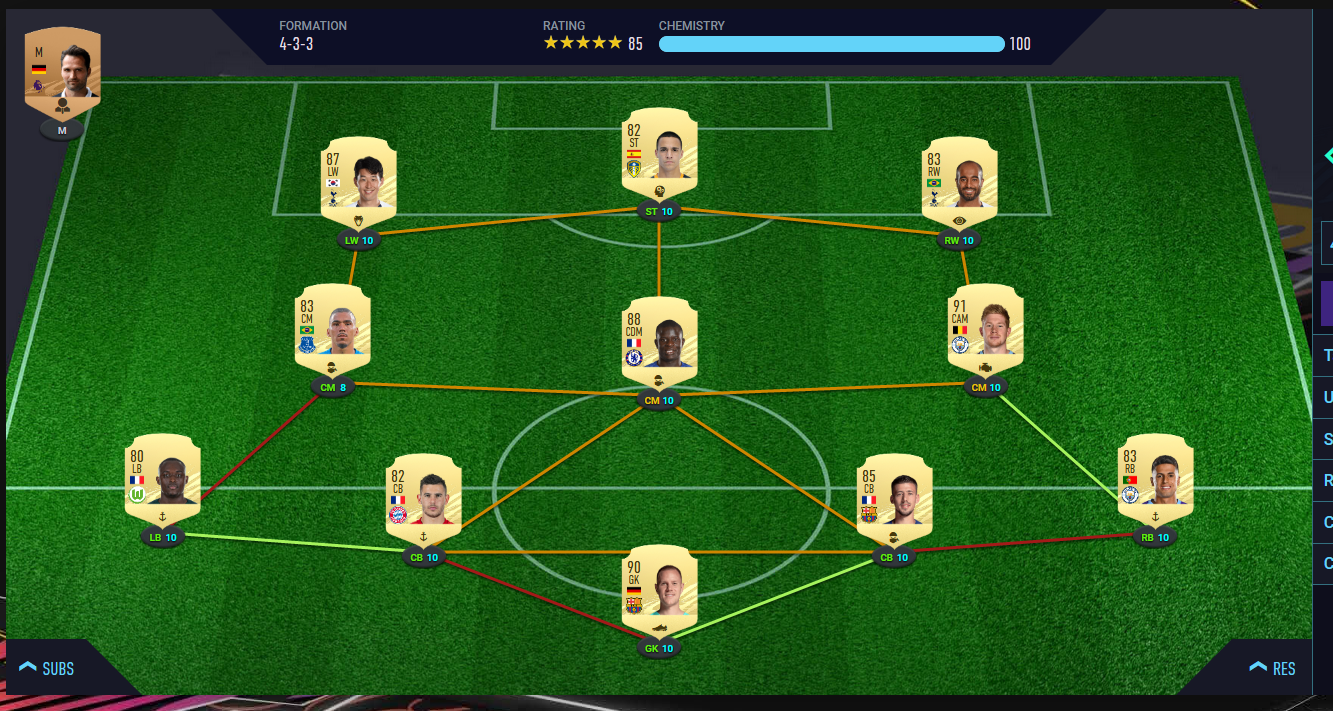Select the 85-rated CB player card
This screenshot has width=1333, height=711.
coord(894,497)
